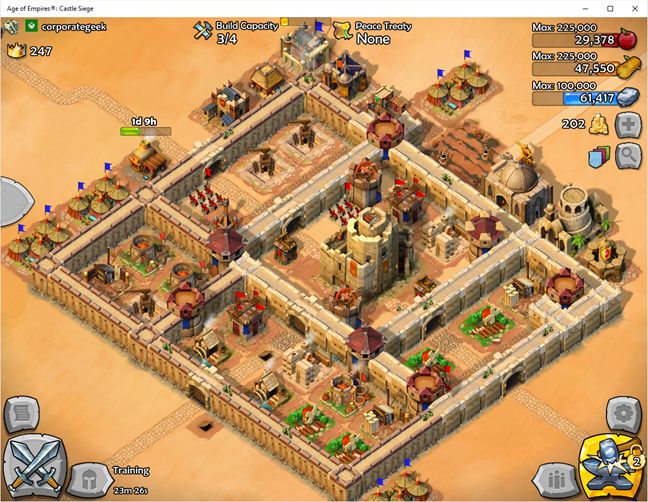Viewport: 648px width, 502px height.
Task: Open the Peace Treaty status
Action: (x=373, y=32)
